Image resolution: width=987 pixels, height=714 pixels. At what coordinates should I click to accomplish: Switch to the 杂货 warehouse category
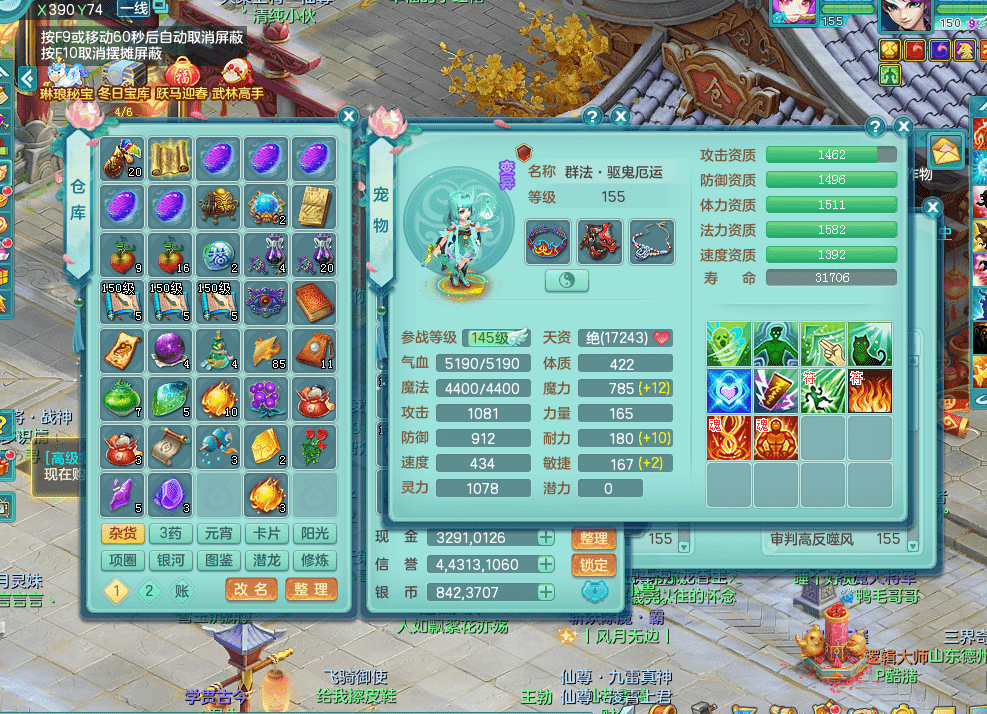point(119,534)
